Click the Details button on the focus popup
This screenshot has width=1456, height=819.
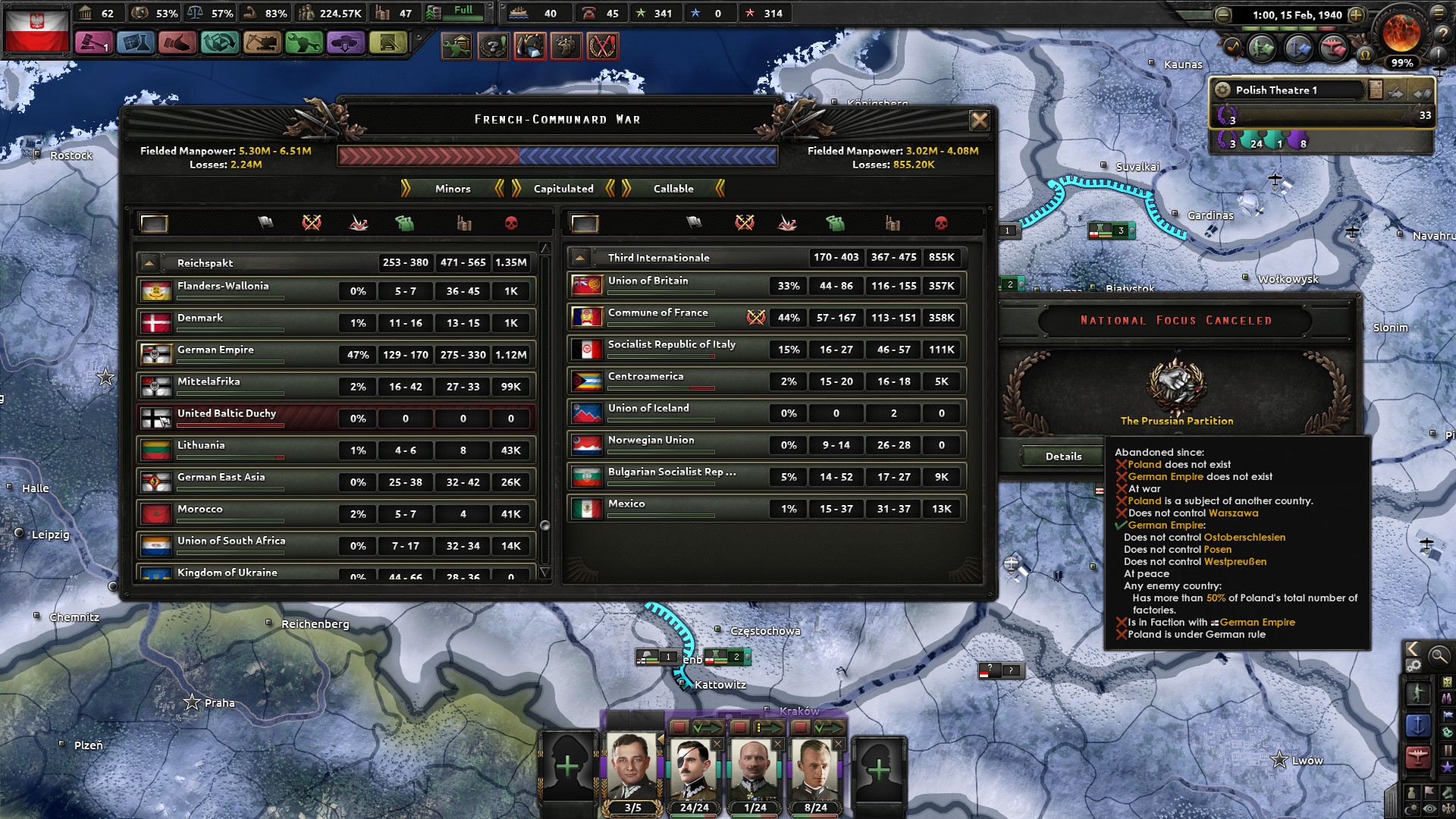pos(1064,456)
